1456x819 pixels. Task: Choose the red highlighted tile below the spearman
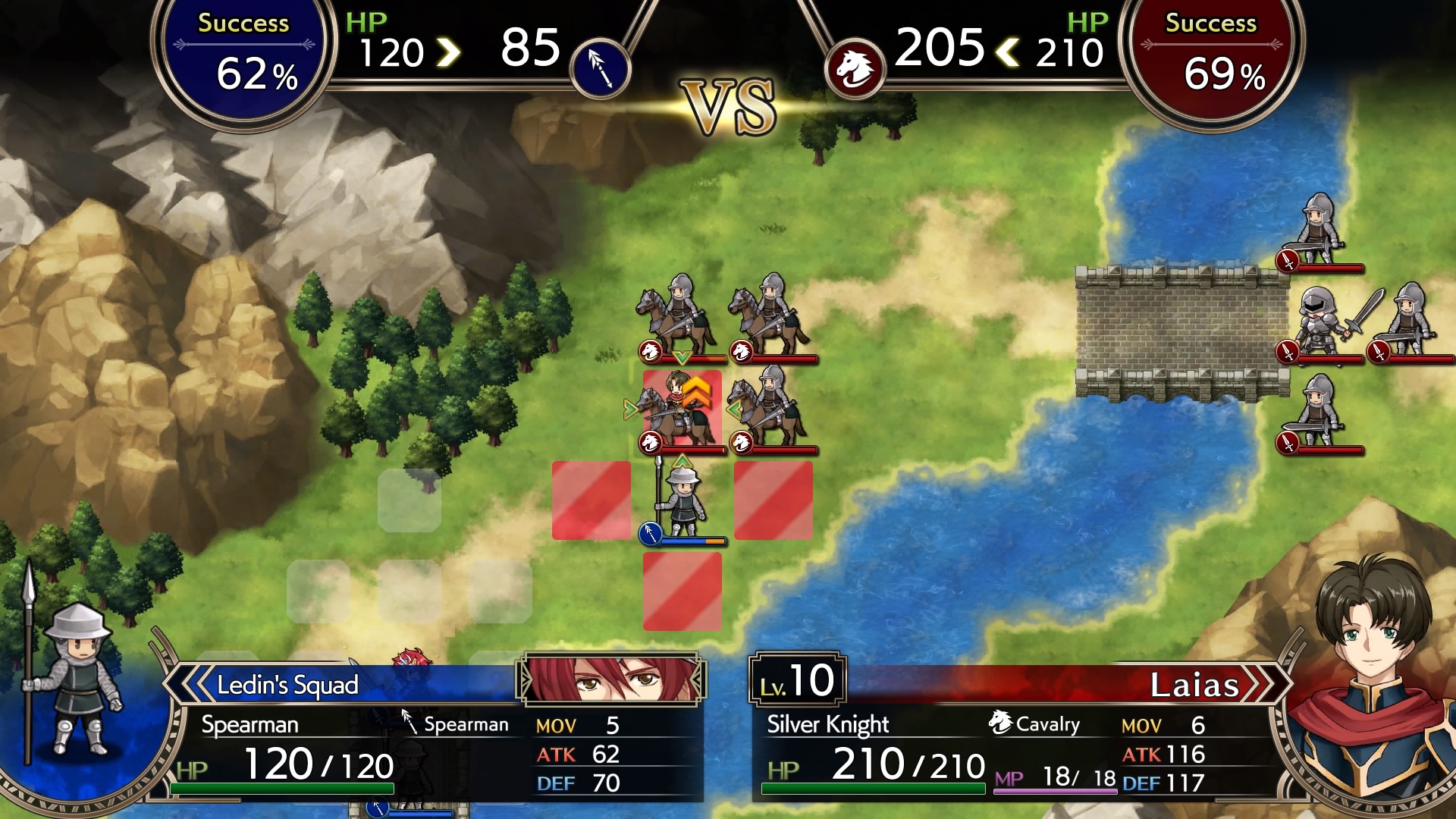coord(682,591)
